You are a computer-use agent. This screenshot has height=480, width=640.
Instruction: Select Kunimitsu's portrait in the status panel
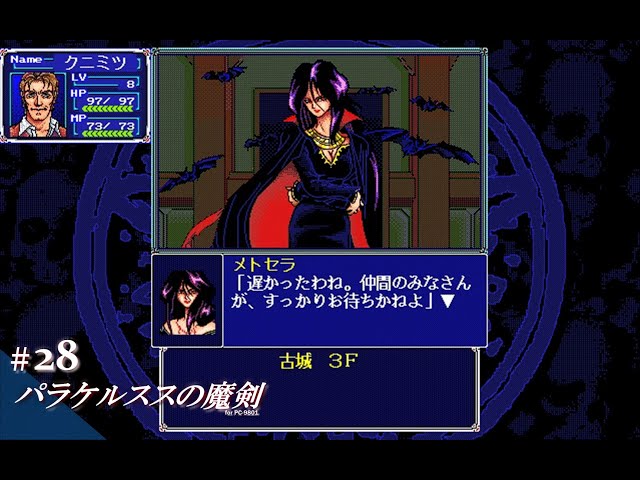point(37,104)
